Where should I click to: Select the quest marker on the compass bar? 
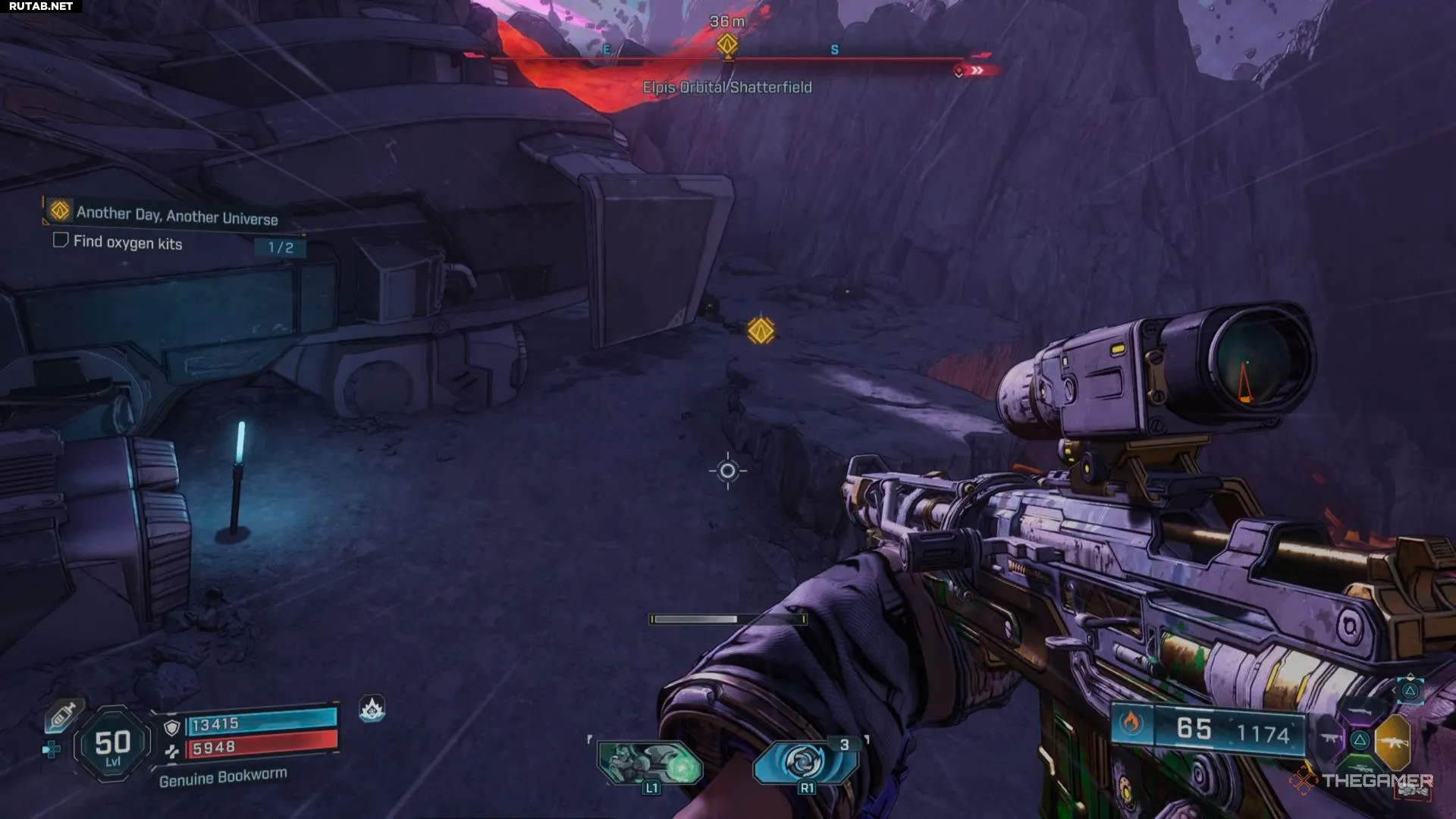[727, 44]
